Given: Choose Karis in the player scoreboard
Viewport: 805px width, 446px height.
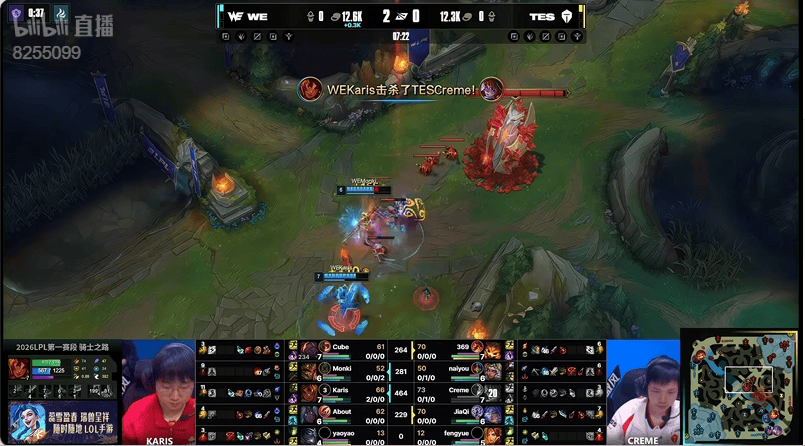Looking at the screenshot, I should (340, 391).
